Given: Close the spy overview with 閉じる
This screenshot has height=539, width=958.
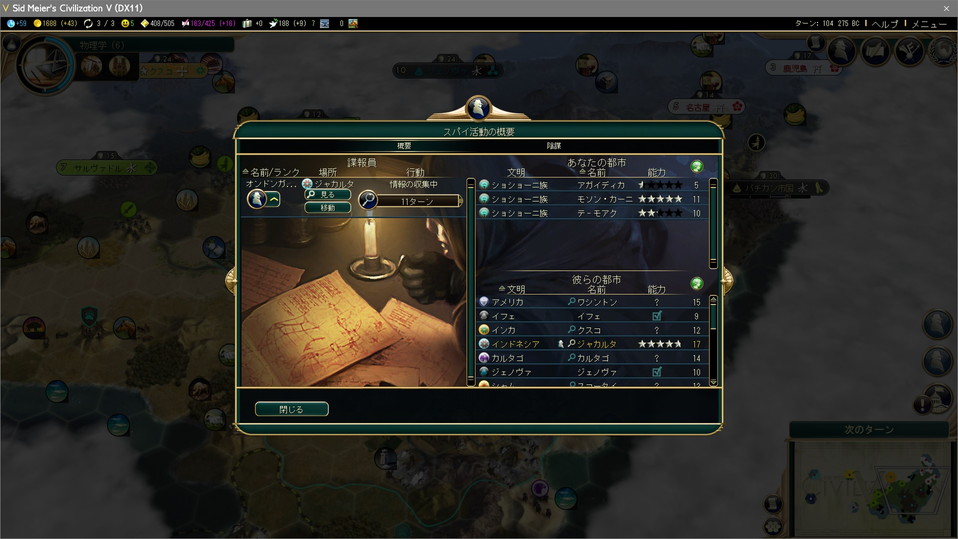Looking at the screenshot, I should pyautogui.click(x=291, y=409).
